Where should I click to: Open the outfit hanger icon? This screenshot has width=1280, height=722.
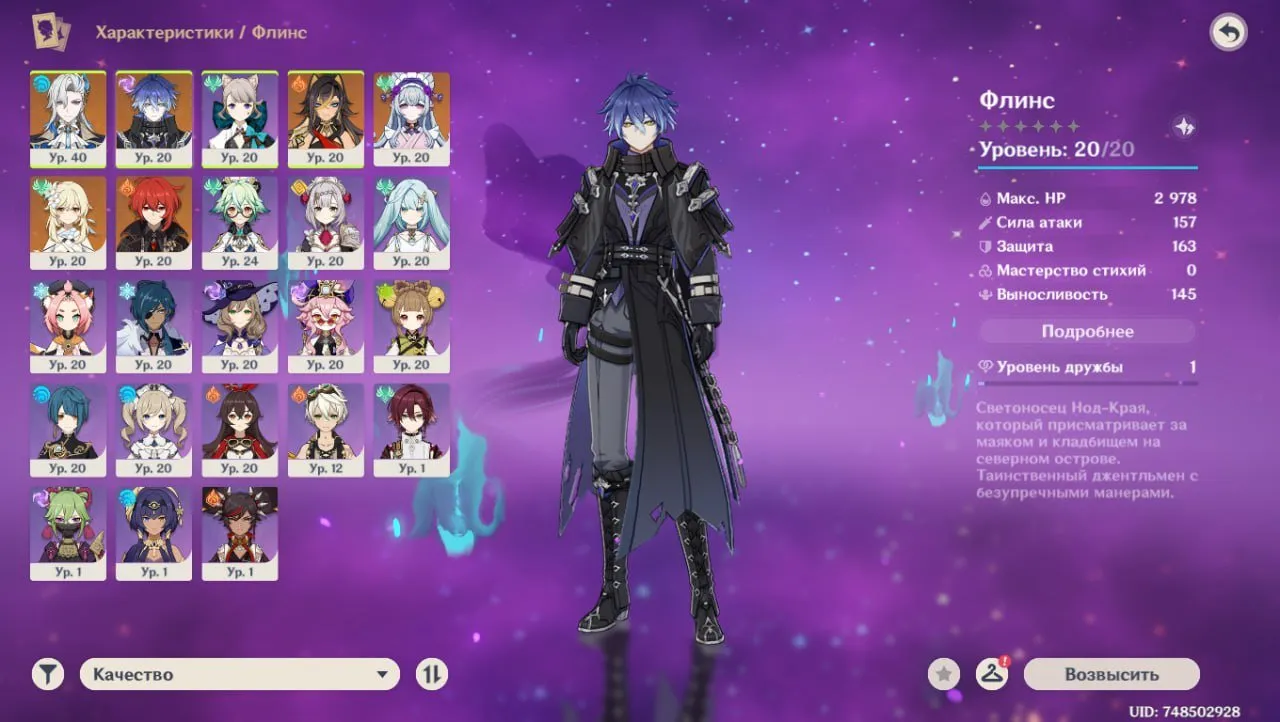tap(991, 674)
